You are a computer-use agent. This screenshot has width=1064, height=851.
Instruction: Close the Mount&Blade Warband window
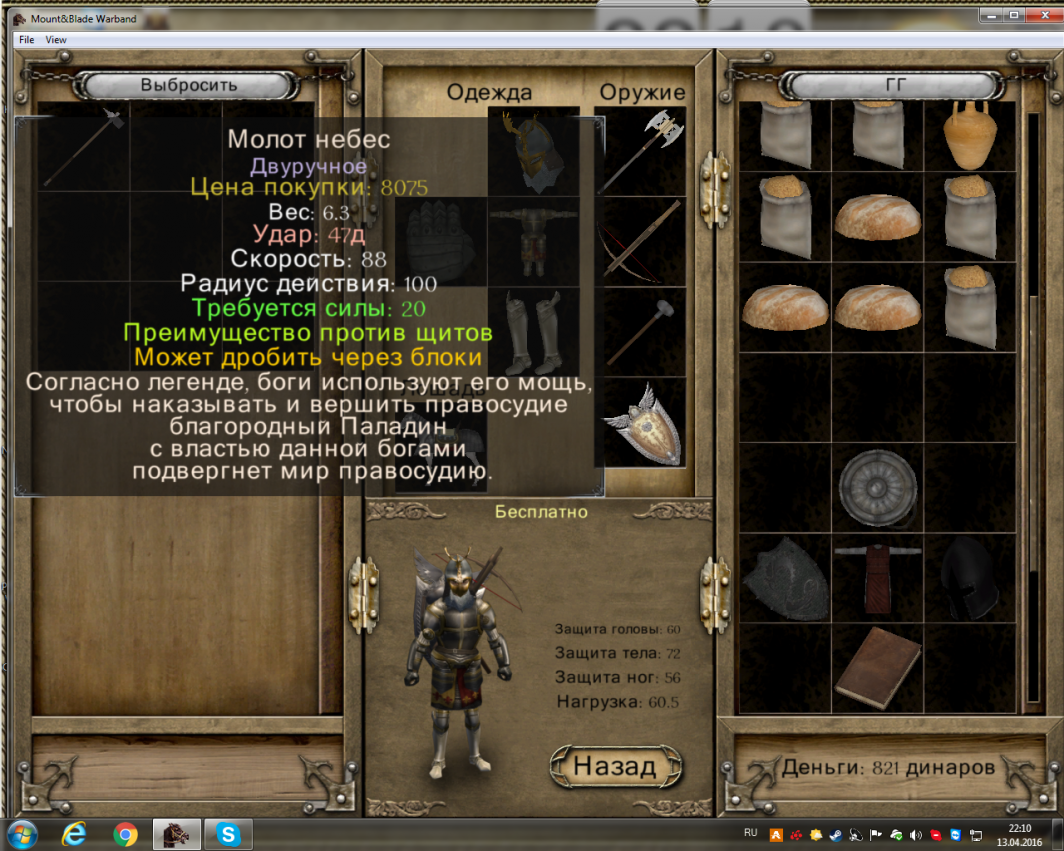click(1040, 15)
